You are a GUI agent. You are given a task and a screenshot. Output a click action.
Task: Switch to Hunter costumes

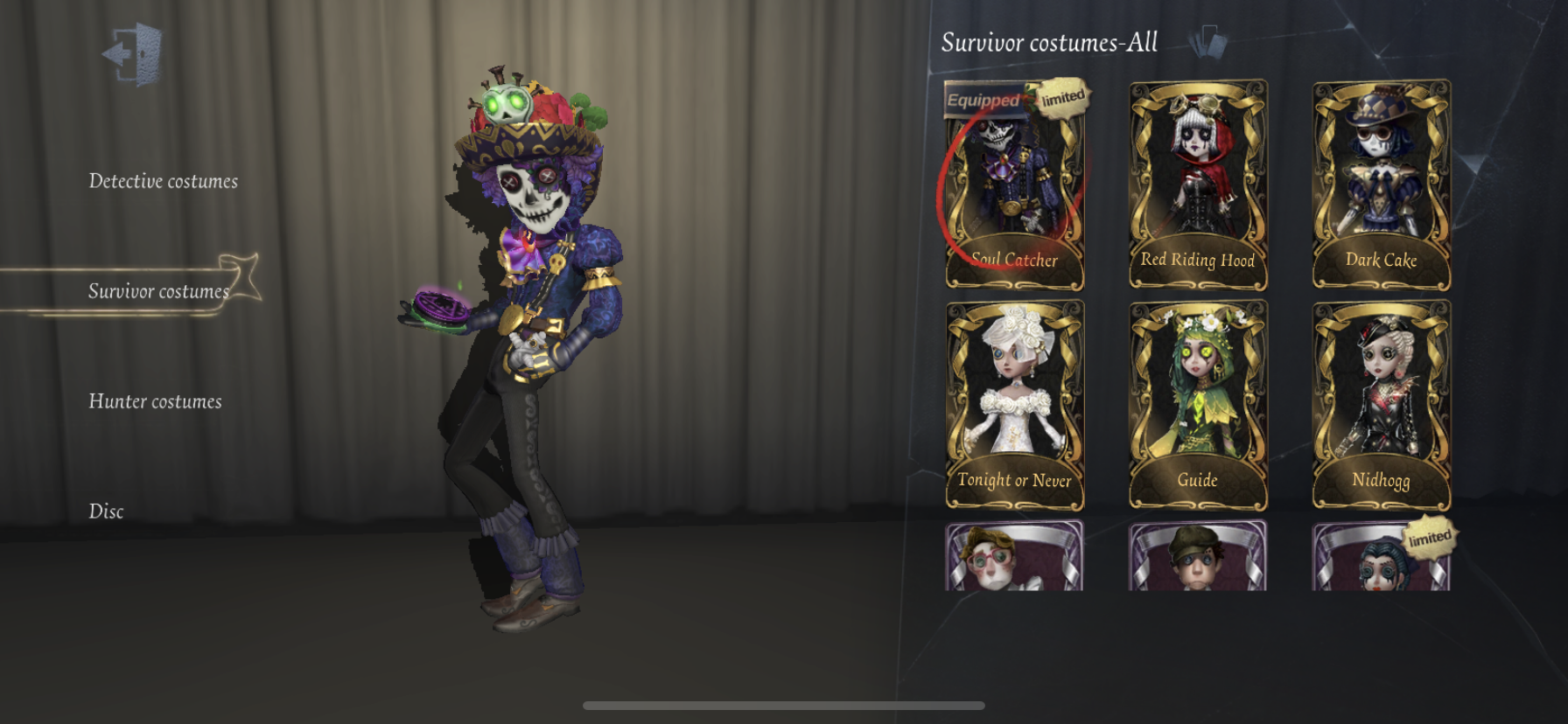tap(156, 401)
